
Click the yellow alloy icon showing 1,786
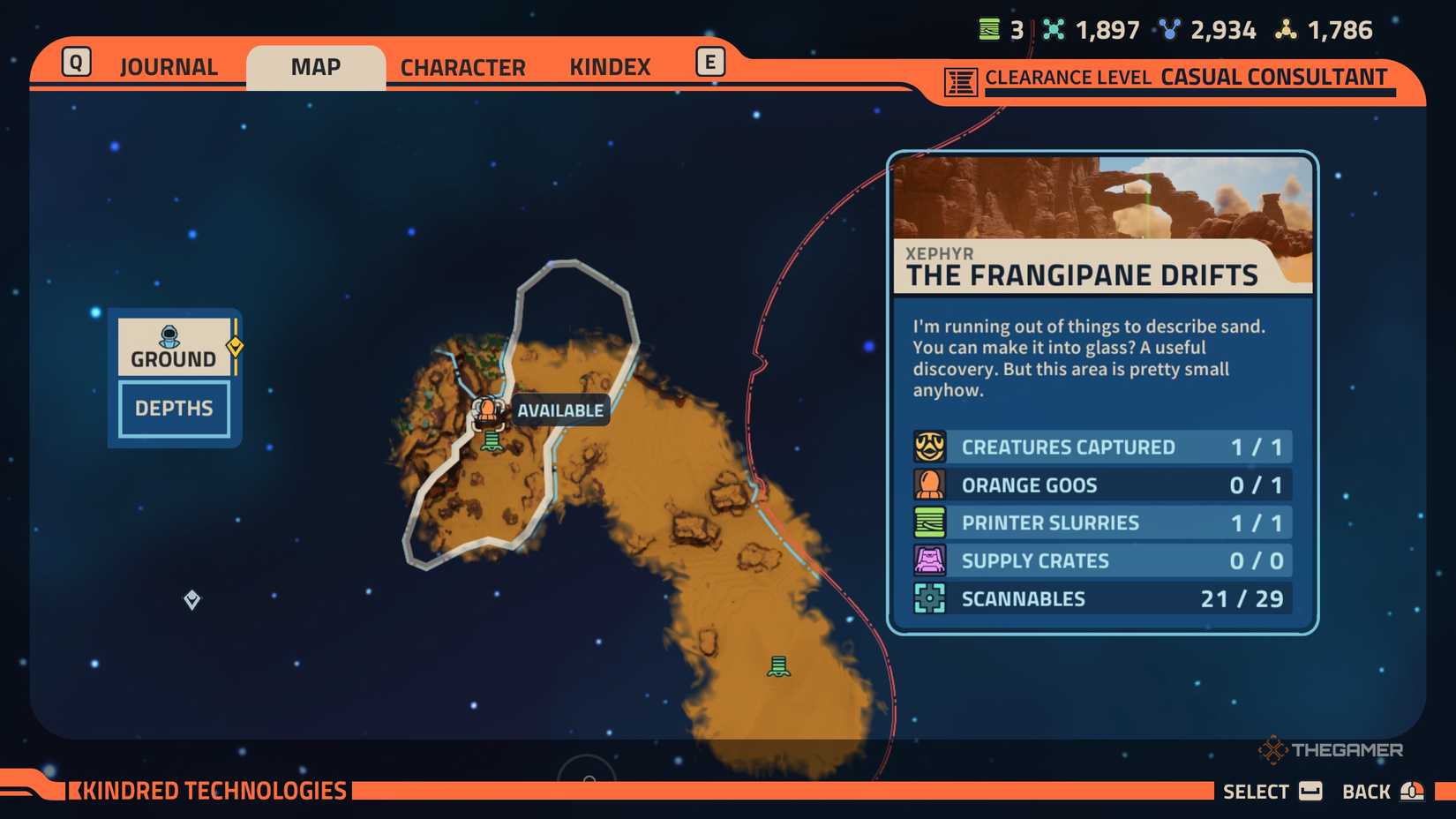click(x=1284, y=29)
